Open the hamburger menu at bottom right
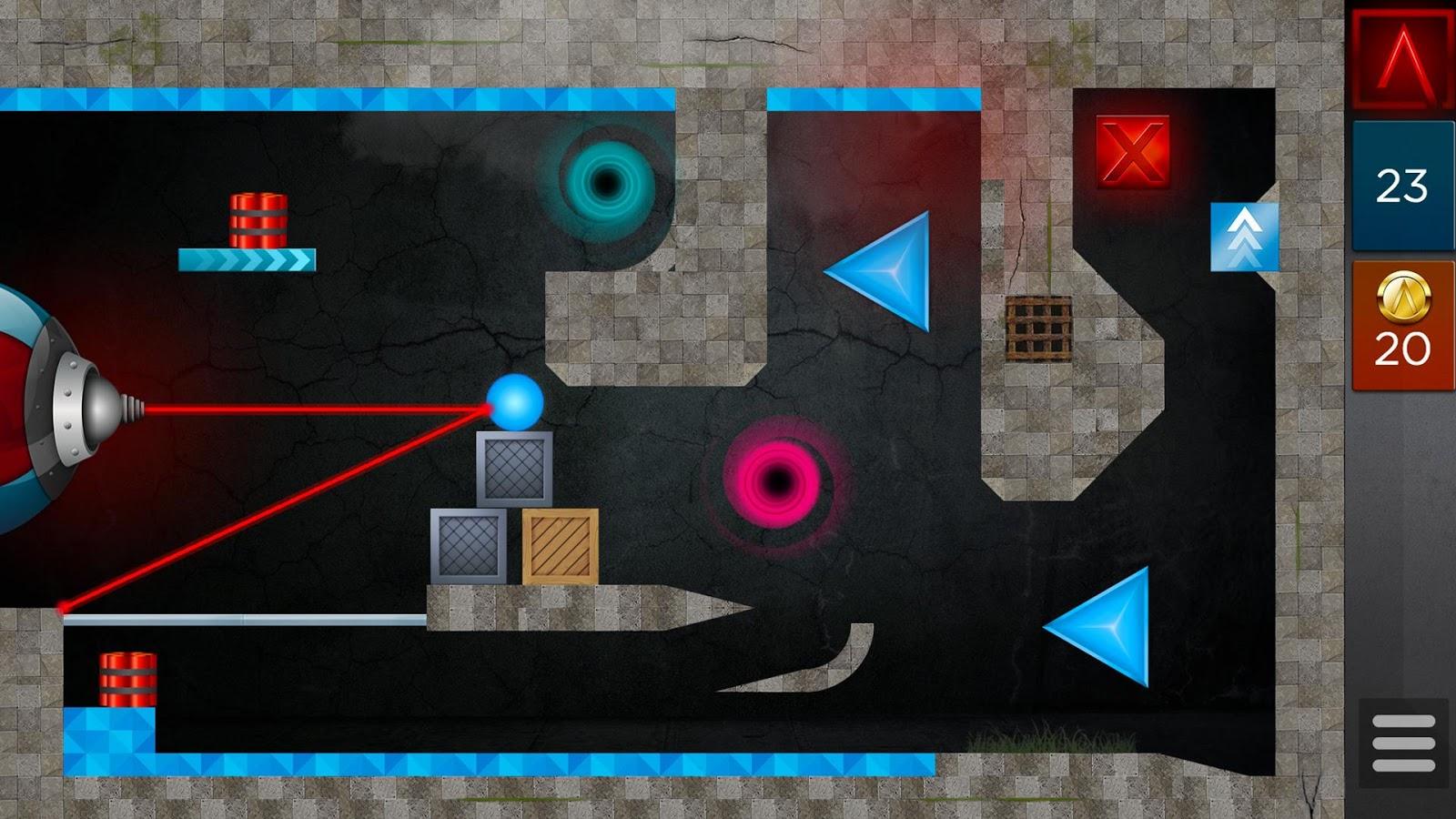 coord(1401,744)
